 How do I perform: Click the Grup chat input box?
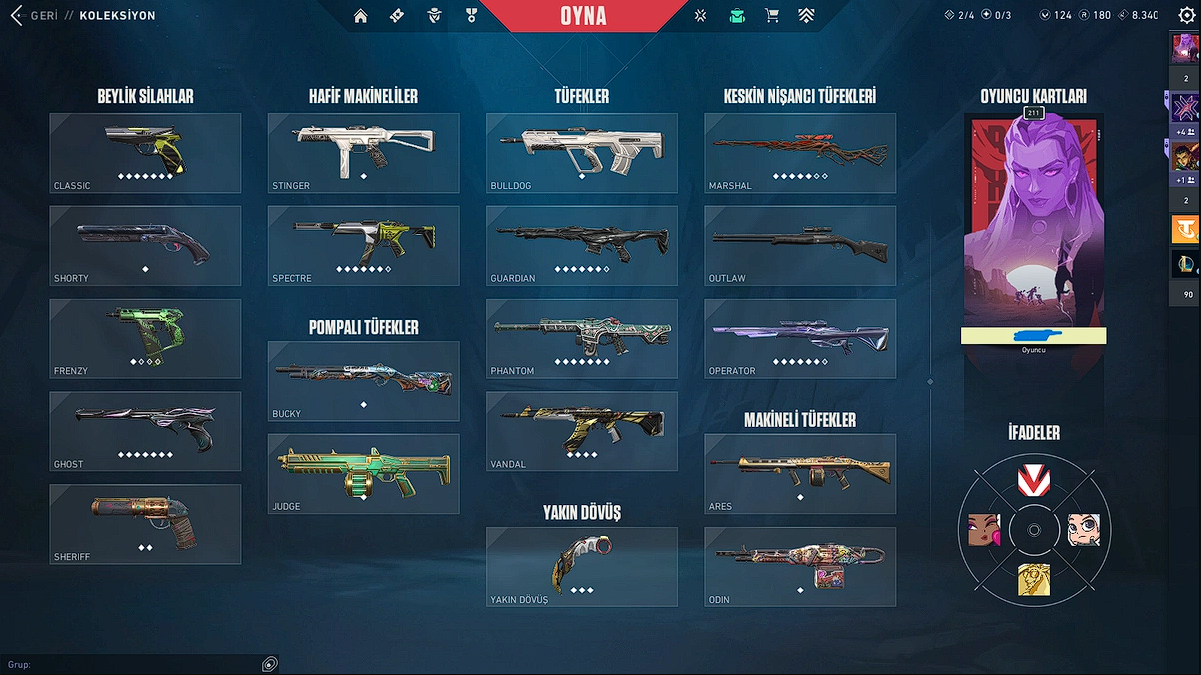click(x=130, y=665)
